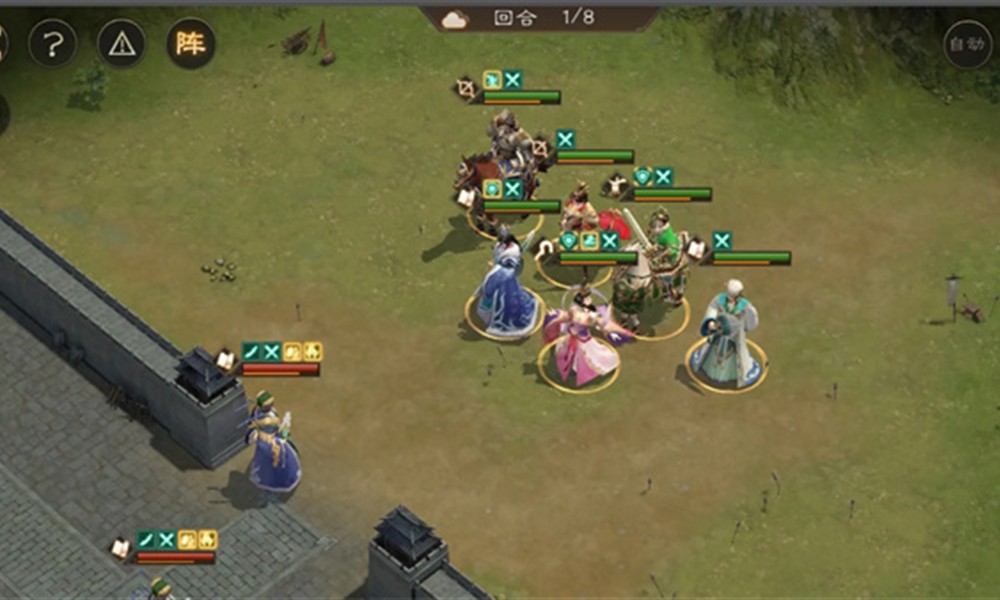Open the question mark help button

[52, 43]
